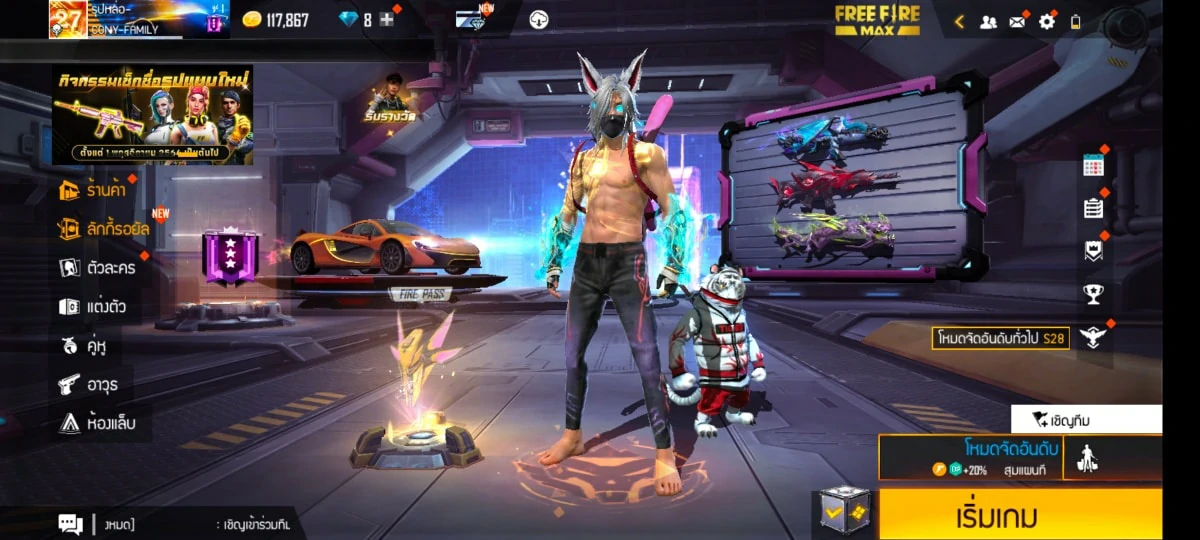
Task: Click the player profile avatar
Action: (68, 19)
